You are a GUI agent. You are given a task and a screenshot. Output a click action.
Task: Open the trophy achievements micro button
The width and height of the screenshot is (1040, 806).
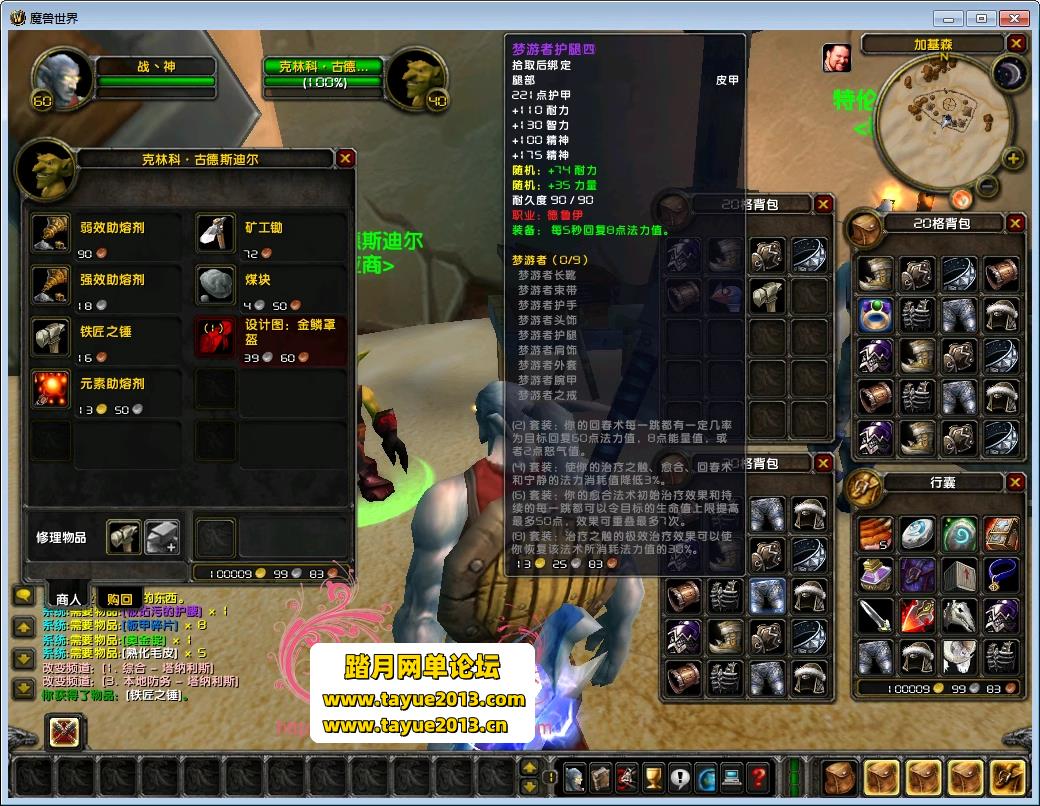point(654,776)
